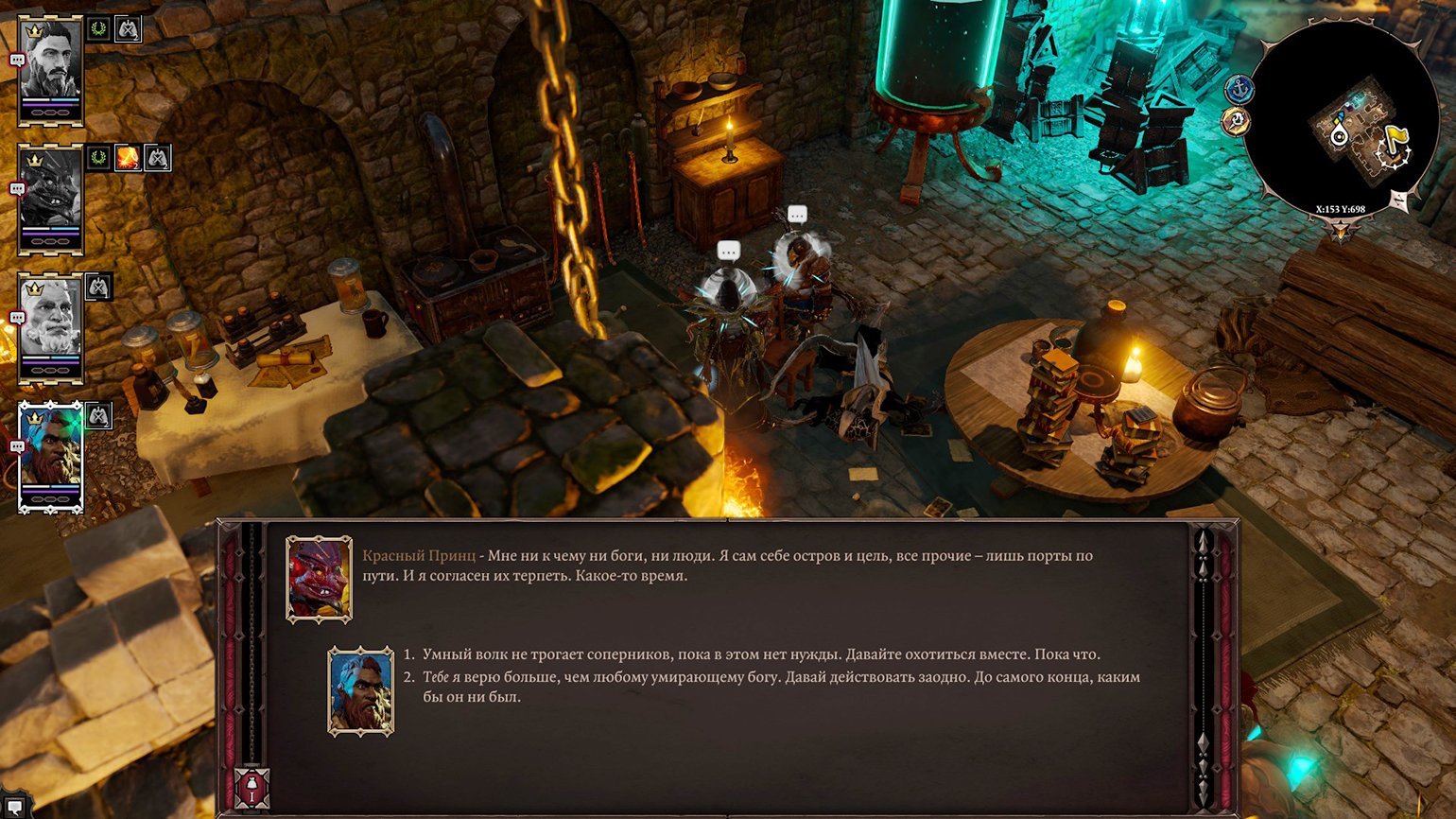Inspect the fiery burning status icon
Image resolution: width=1456 pixels, height=819 pixels.
(128, 158)
